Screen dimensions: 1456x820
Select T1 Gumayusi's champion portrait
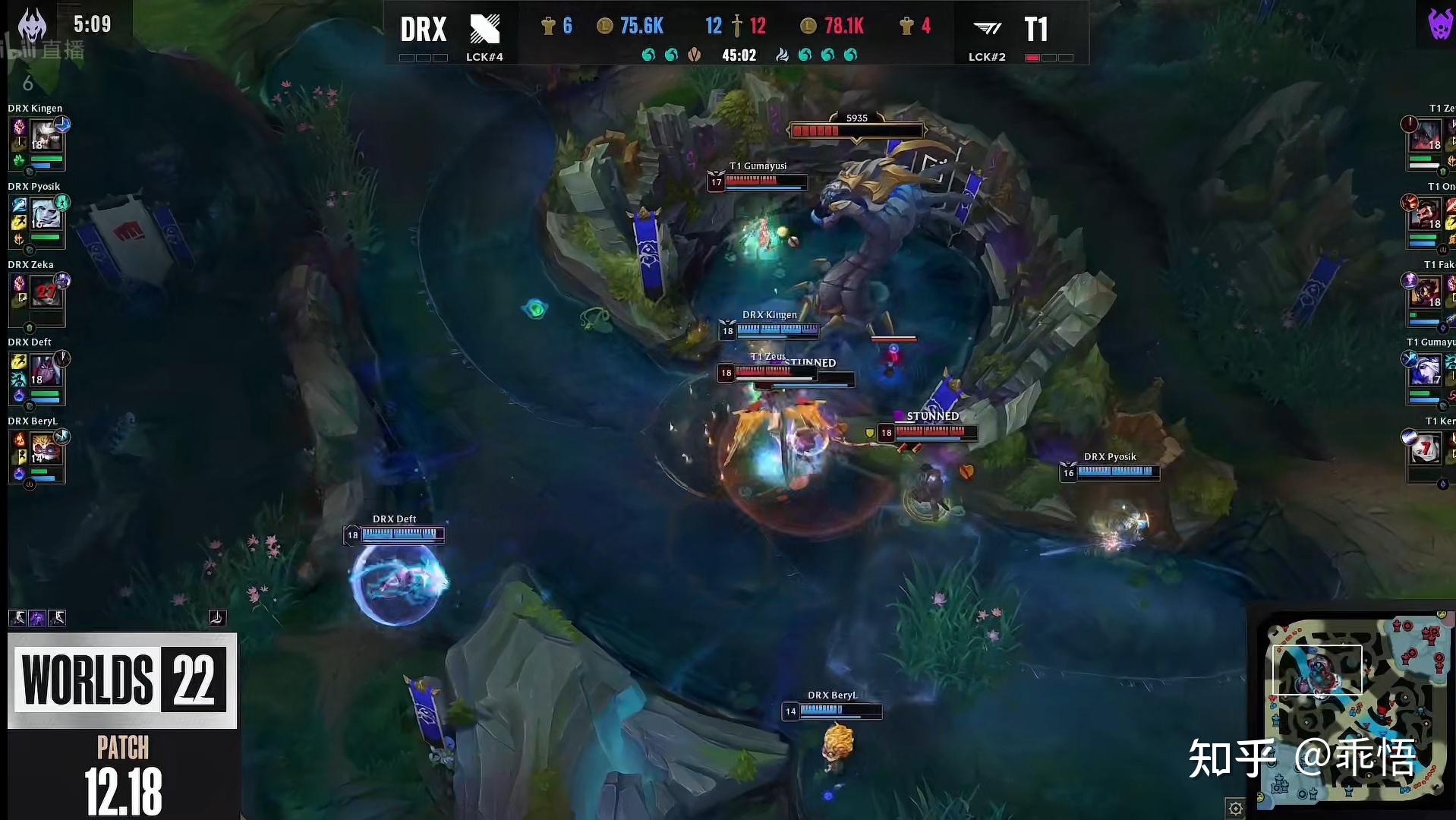[1426, 371]
